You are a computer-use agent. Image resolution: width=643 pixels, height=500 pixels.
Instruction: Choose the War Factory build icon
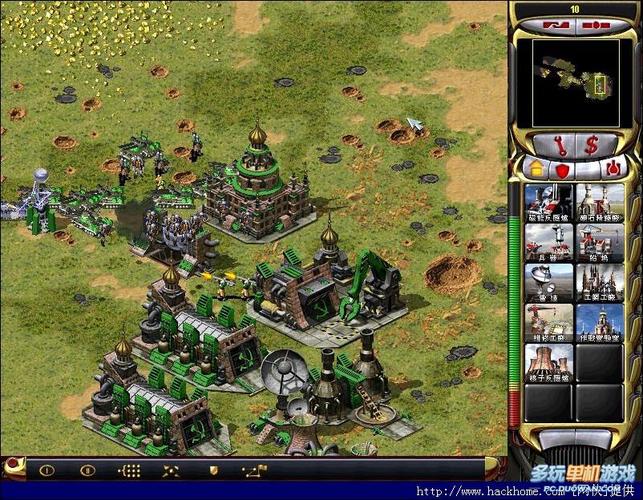pos(600,283)
